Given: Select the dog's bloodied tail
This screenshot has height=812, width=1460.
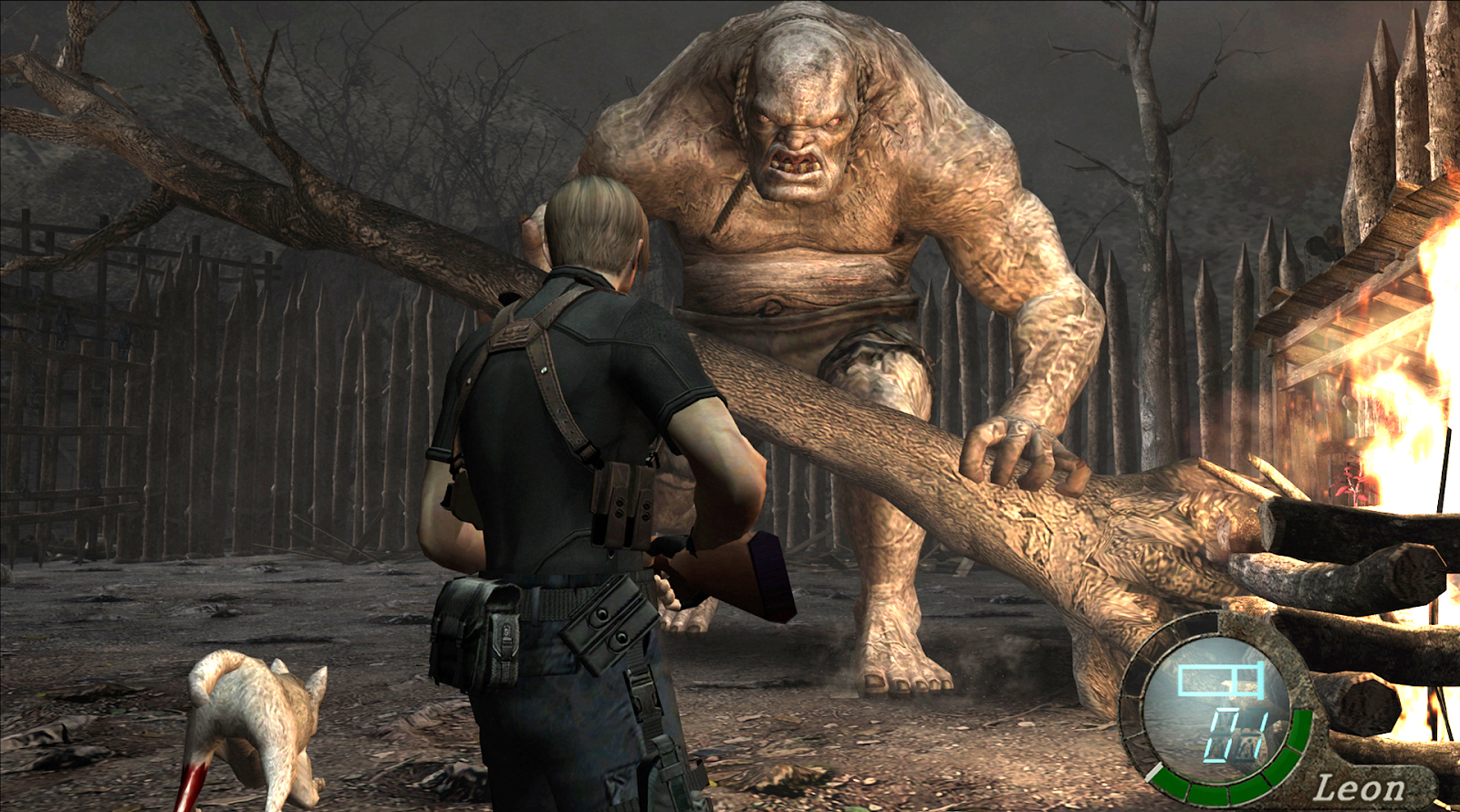Looking at the screenshot, I should [x=193, y=780].
